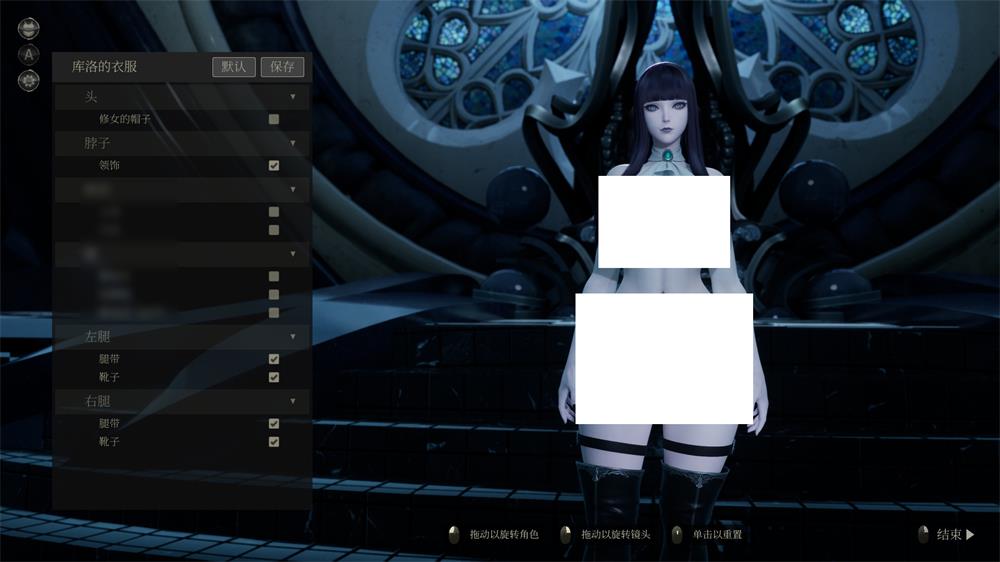Viewport: 1000px width, 562px height.
Task: Click the round 'A' icon
Action: pyautogui.click(x=29, y=54)
